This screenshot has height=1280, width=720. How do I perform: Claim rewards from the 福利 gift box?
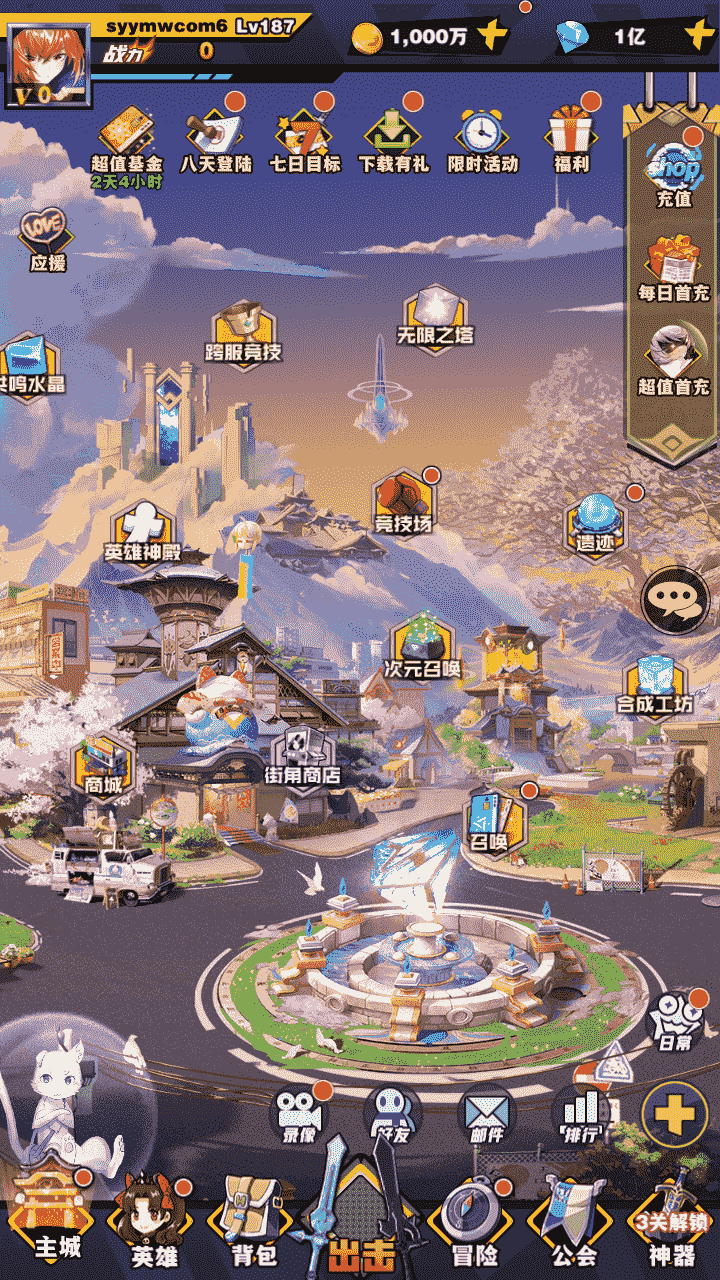pos(571,138)
